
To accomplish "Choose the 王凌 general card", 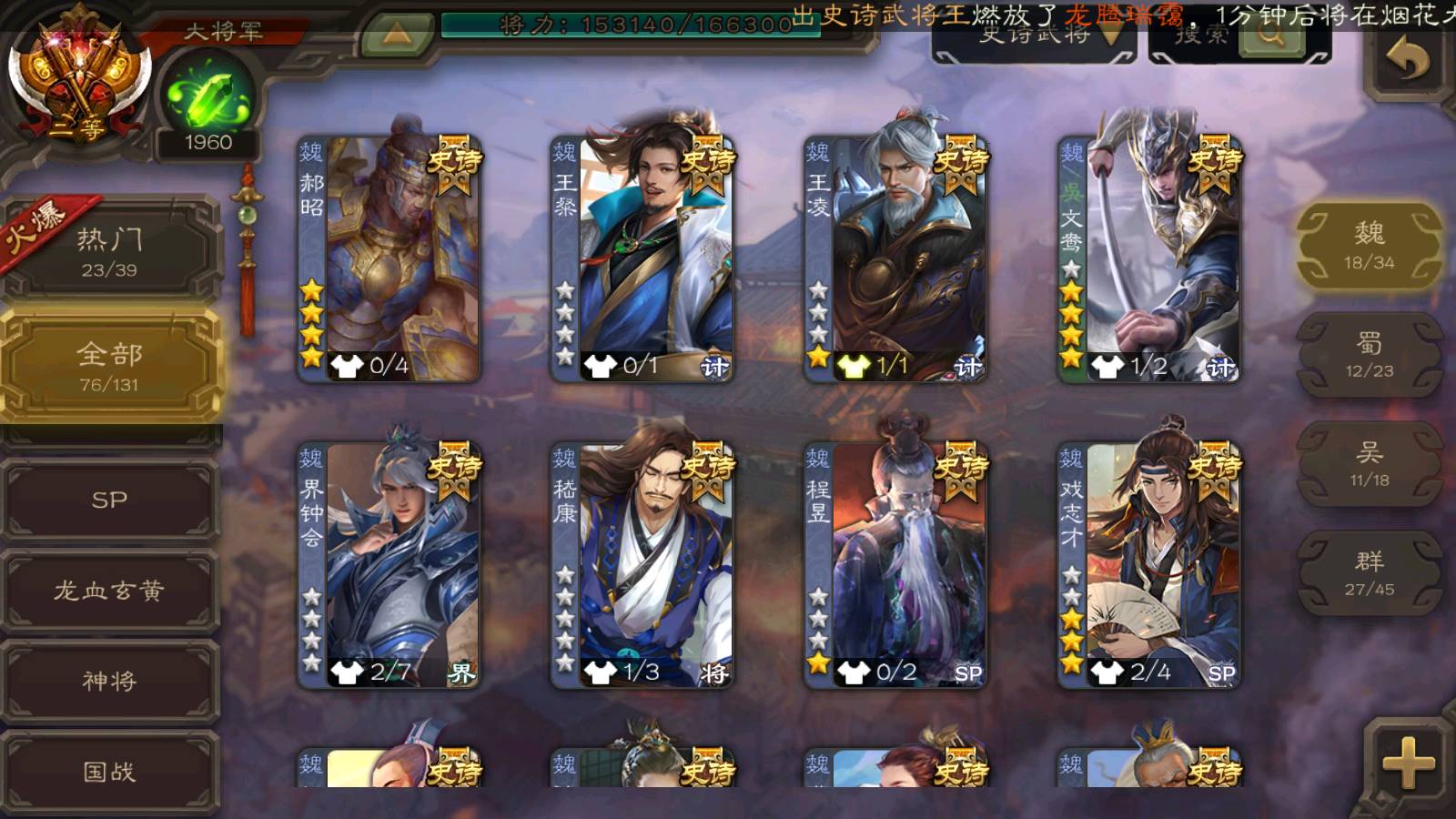I will [x=895, y=259].
